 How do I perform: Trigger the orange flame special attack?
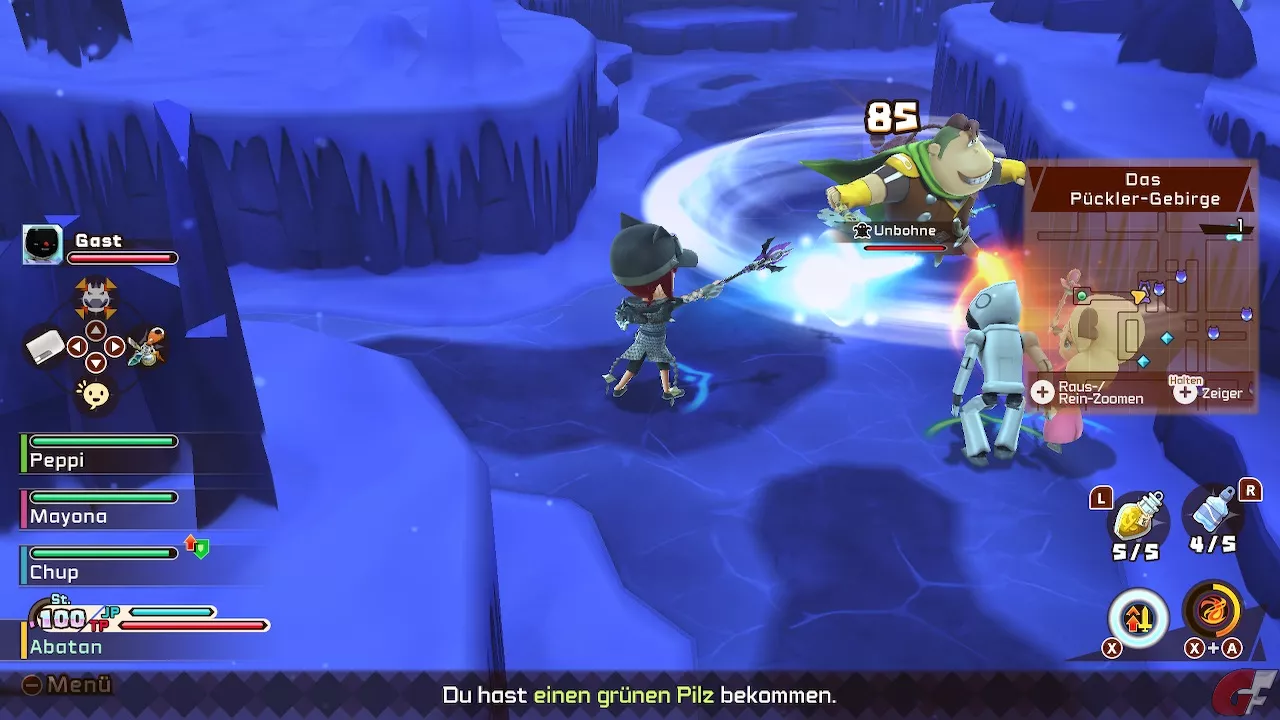click(1213, 610)
